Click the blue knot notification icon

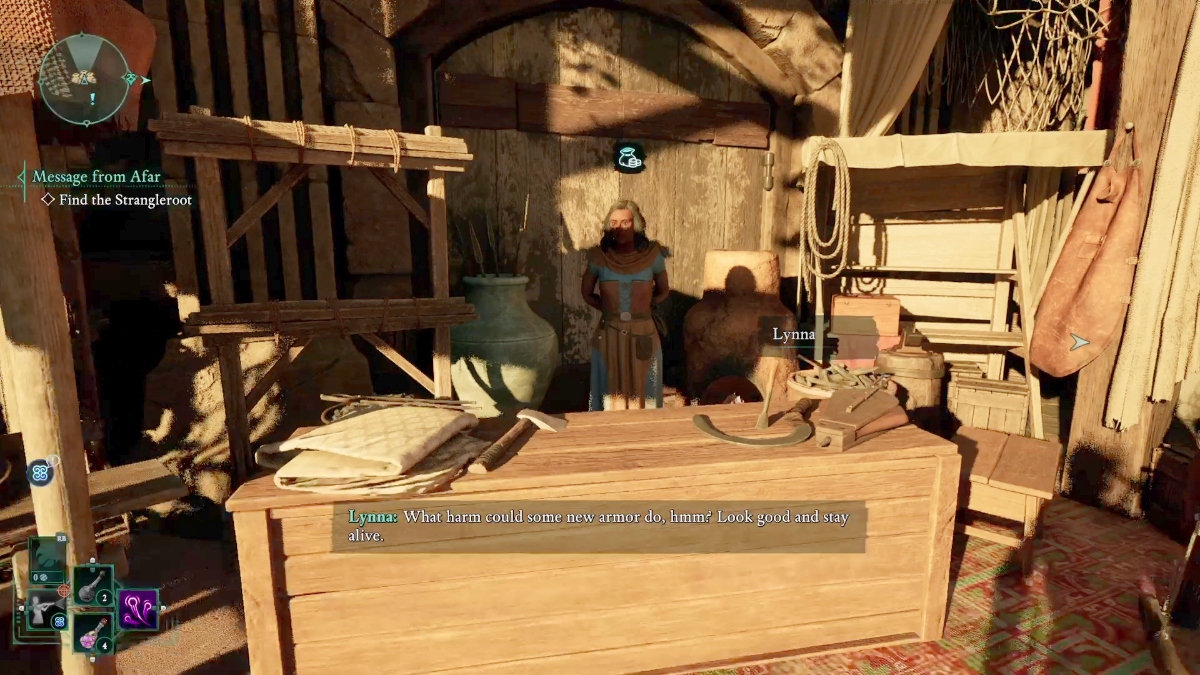[40, 472]
